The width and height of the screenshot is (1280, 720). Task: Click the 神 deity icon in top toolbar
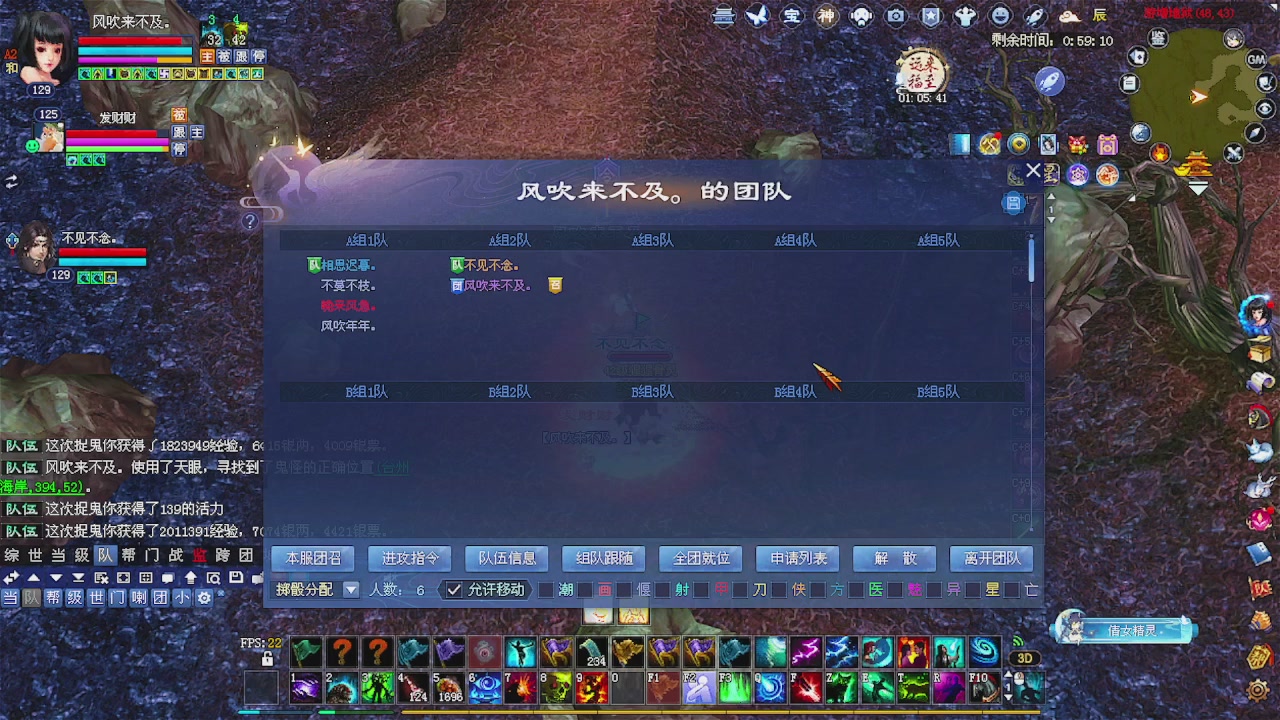[827, 16]
